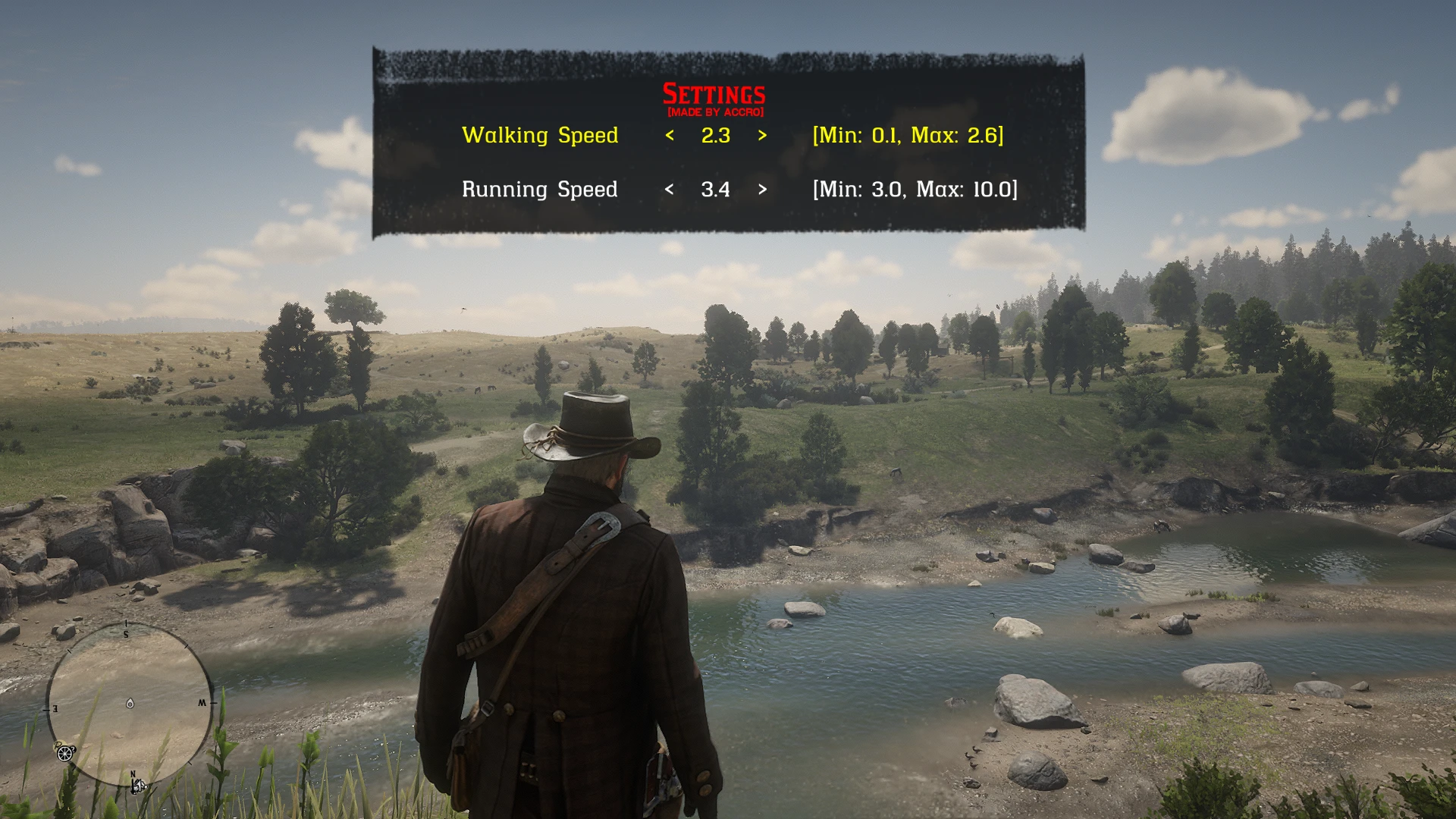This screenshot has width=1456, height=819.
Task: Click the wagon wheel icon beside the minimap
Action: point(64,752)
